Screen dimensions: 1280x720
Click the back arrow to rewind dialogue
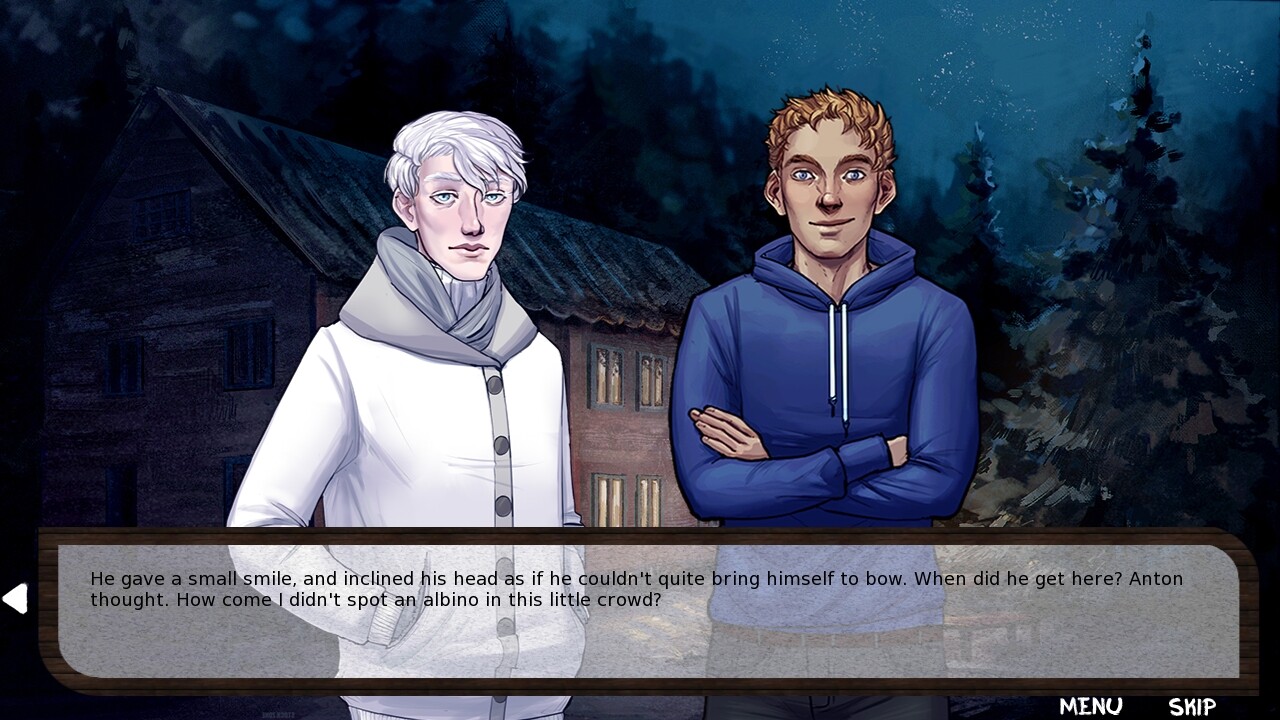click(x=18, y=598)
